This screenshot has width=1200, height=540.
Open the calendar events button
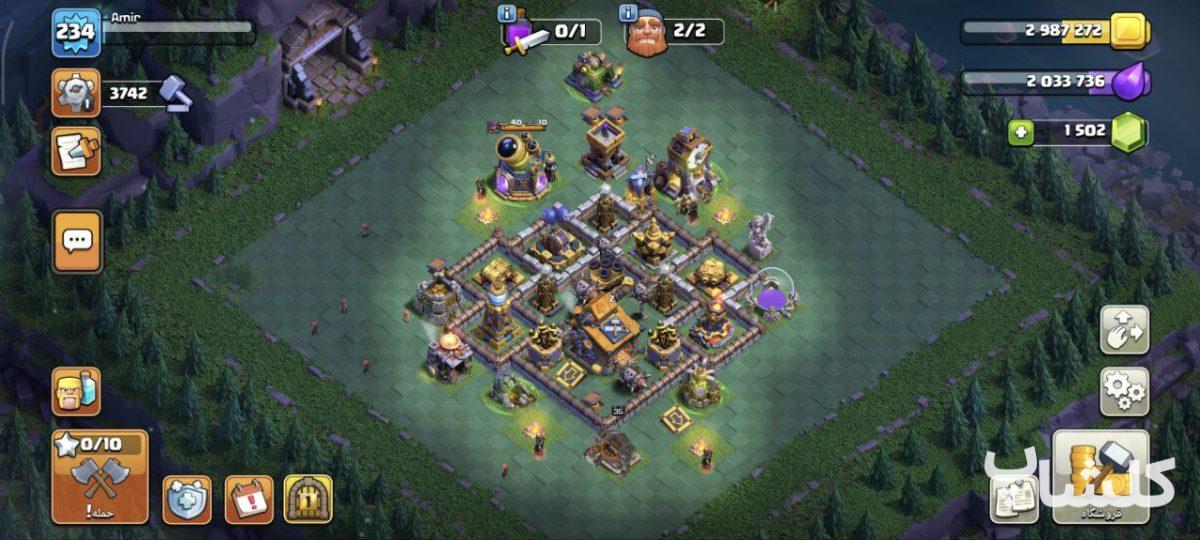pos(249,499)
